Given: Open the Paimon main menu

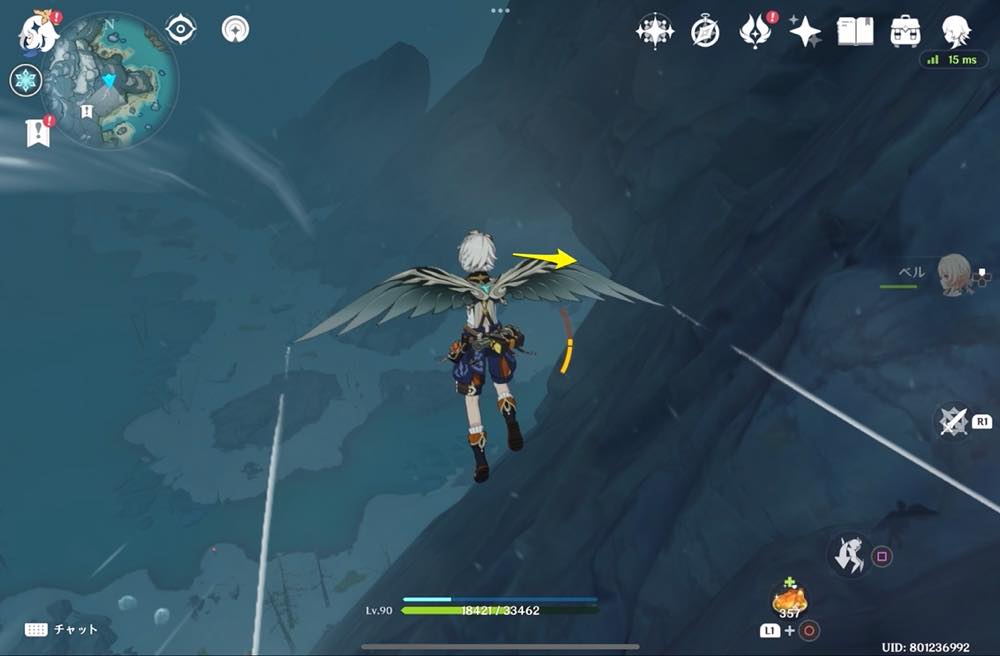Looking at the screenshot, I should coord(36,32).
